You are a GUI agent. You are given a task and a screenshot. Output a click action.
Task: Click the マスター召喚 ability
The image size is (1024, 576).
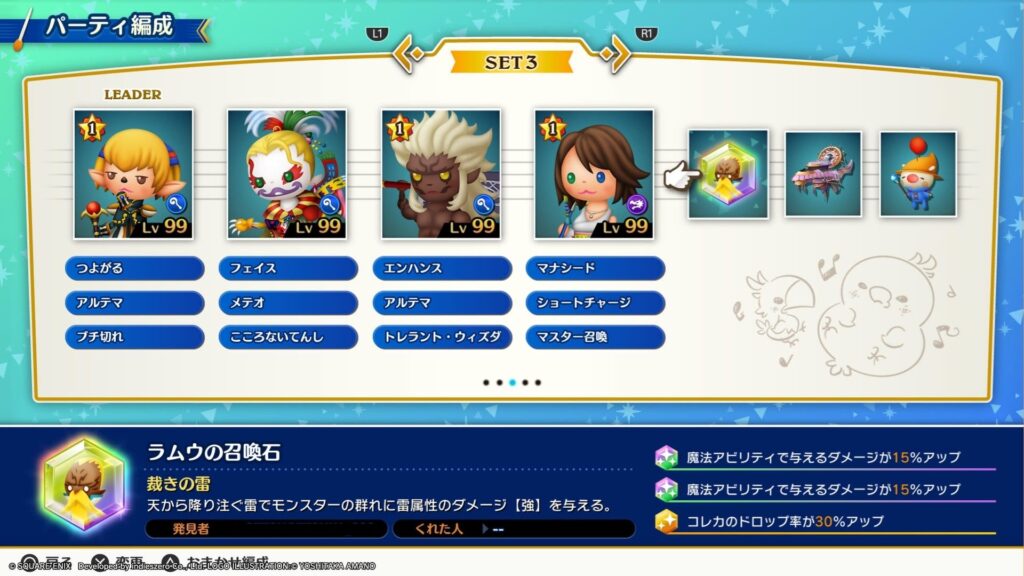click(x=595, y=336)
